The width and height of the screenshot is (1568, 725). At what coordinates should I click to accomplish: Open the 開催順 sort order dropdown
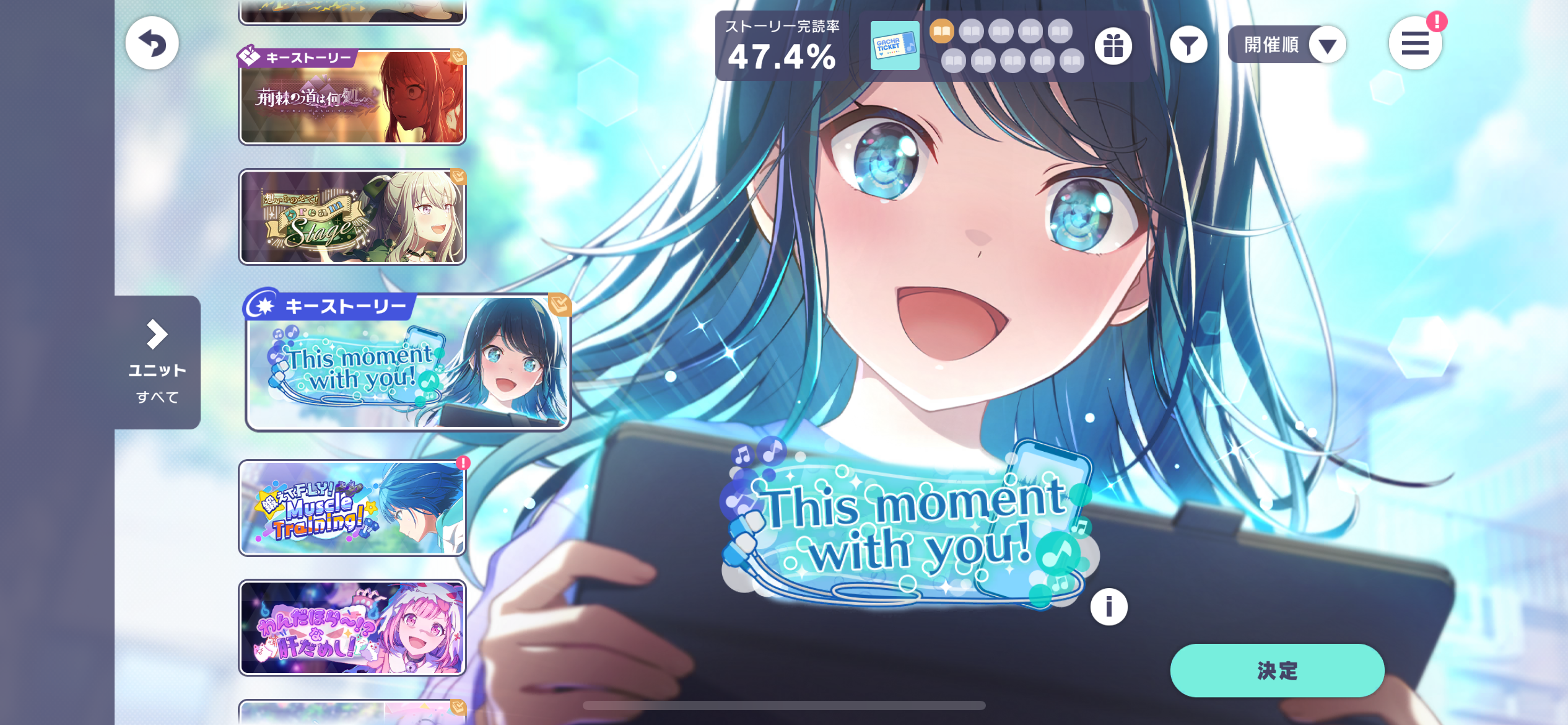tap(1287, 45)
